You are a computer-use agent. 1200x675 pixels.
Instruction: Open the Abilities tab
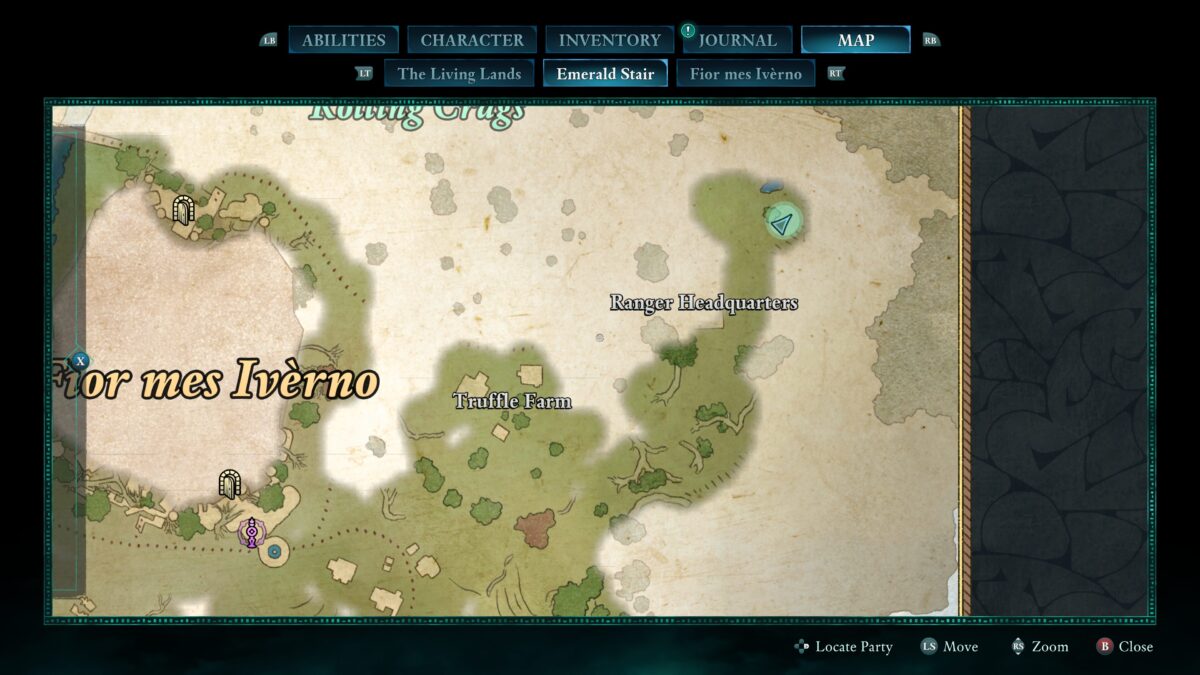click(343, 40)
